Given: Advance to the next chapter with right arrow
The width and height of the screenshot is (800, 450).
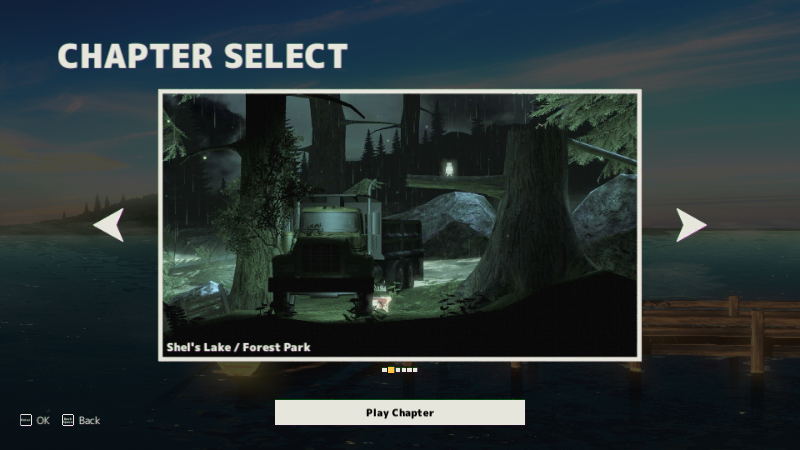Looking at the screenshot, I should [690, 225].
